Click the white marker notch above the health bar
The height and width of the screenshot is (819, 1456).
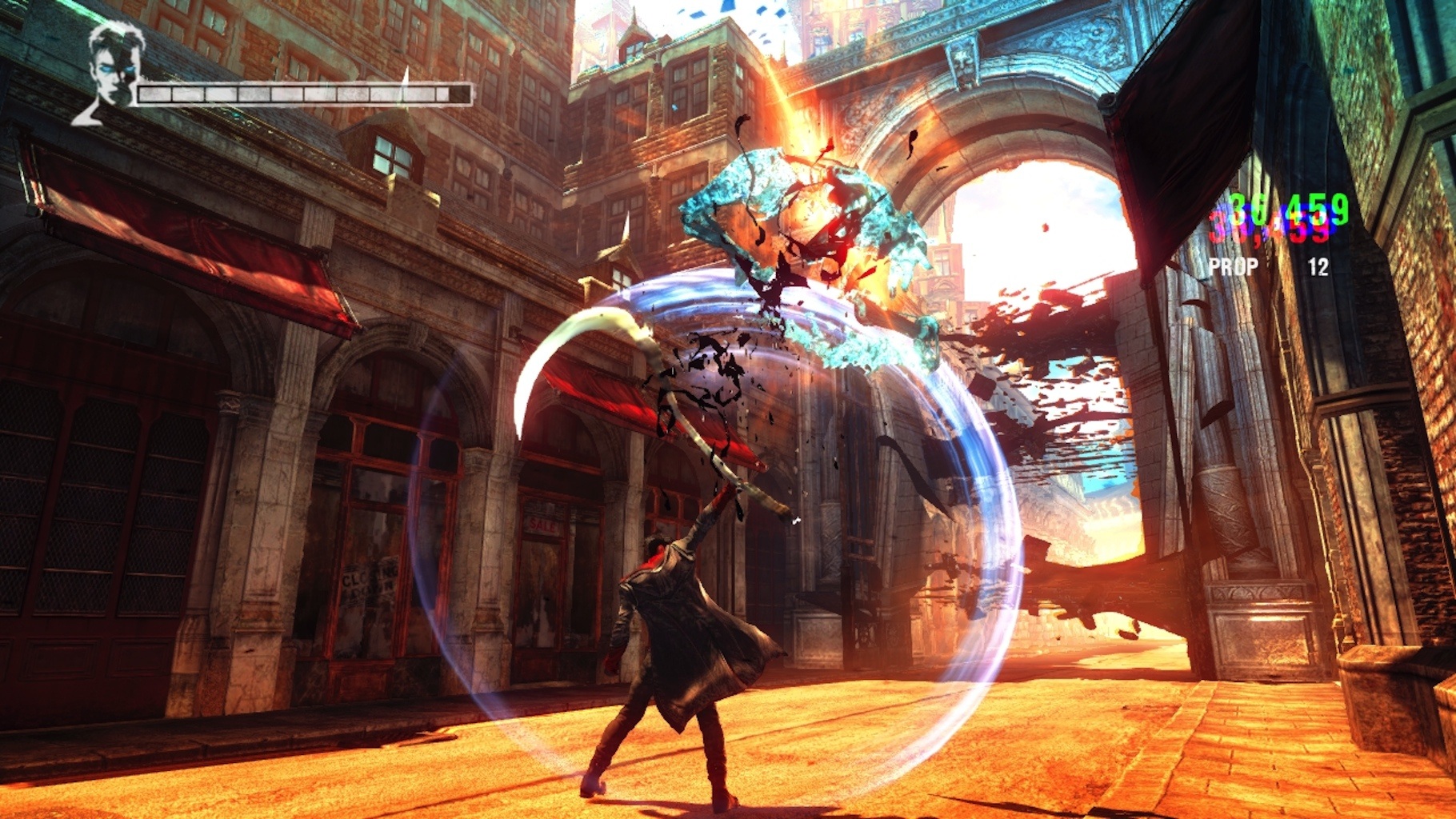(406, 76)
